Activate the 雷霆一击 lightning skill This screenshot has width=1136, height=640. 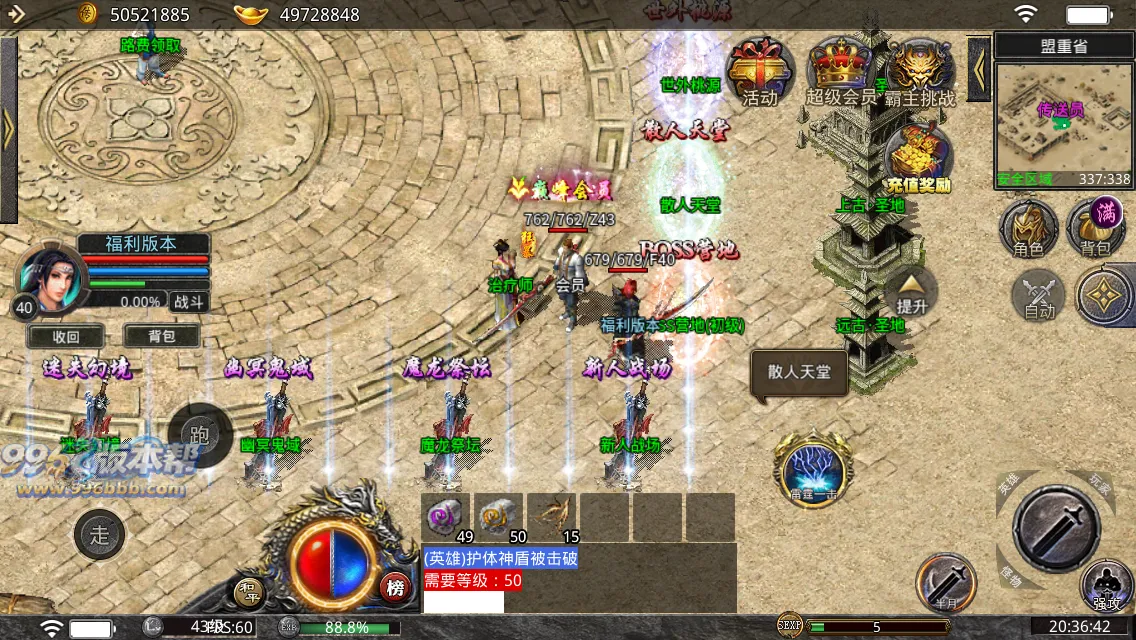click(x=811, y=466)
